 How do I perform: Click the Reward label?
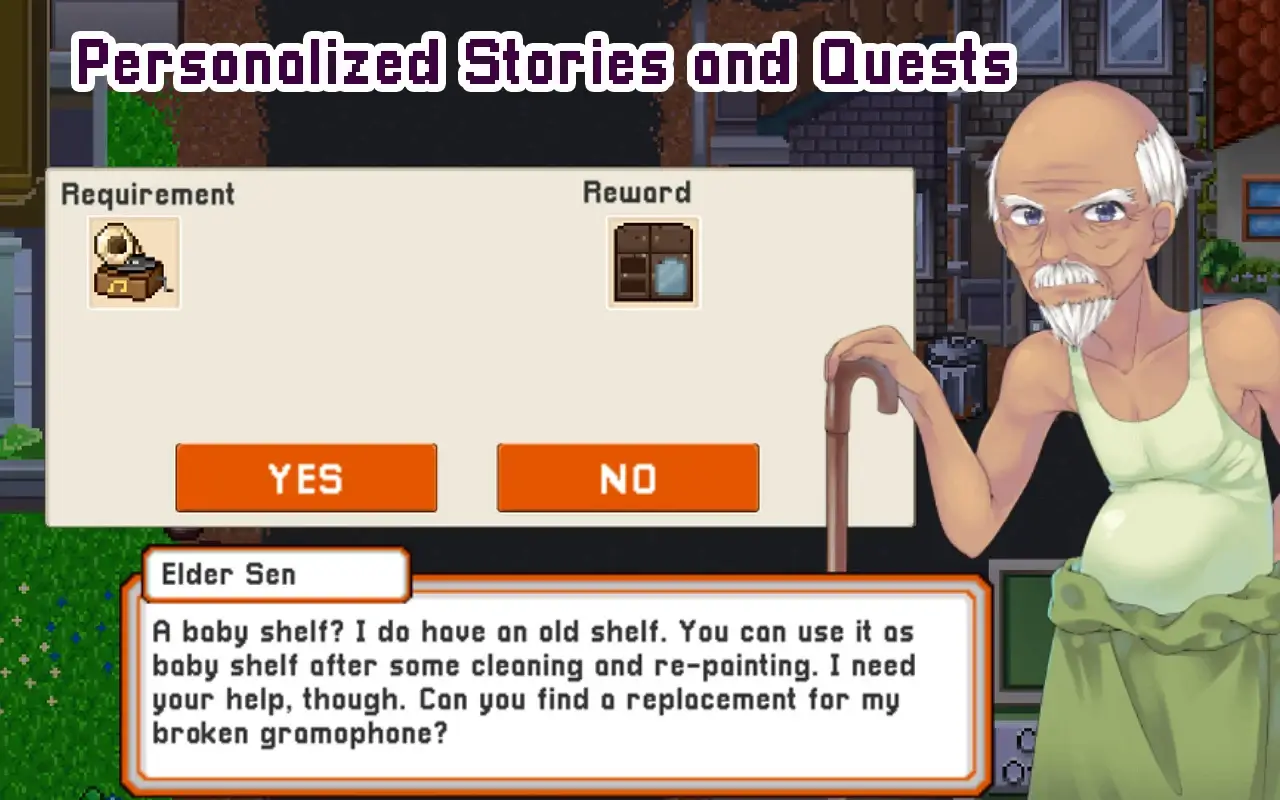point(637,191)
